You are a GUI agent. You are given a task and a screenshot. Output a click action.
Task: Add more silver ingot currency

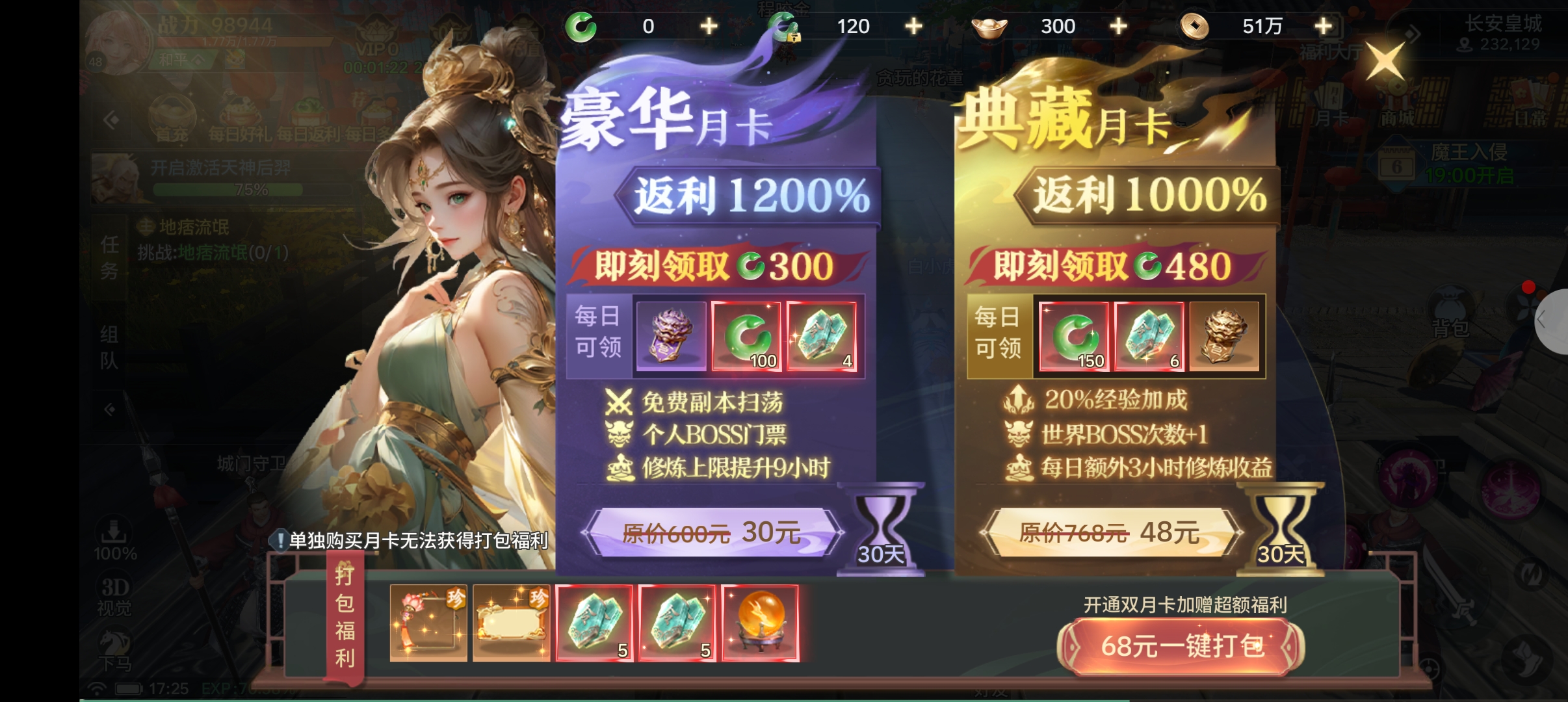coord(1118,27)
